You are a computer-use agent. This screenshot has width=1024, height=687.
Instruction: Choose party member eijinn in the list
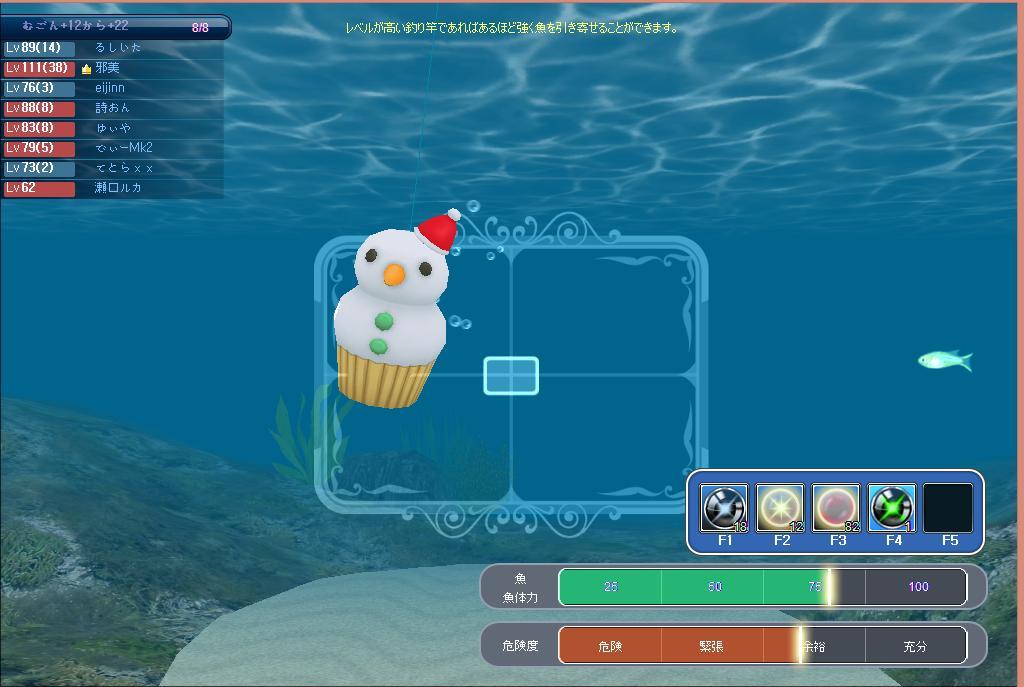[112, 88]
